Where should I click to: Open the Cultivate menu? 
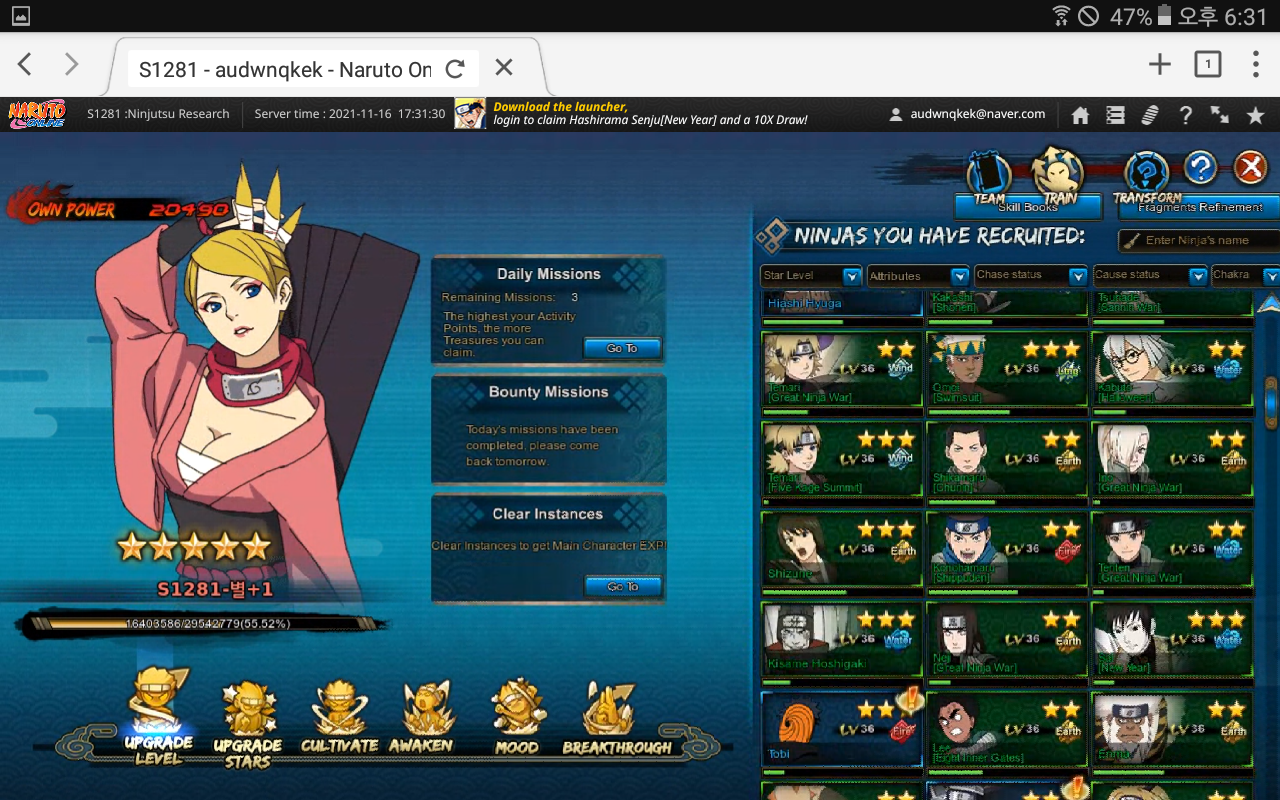click(339, 718)
